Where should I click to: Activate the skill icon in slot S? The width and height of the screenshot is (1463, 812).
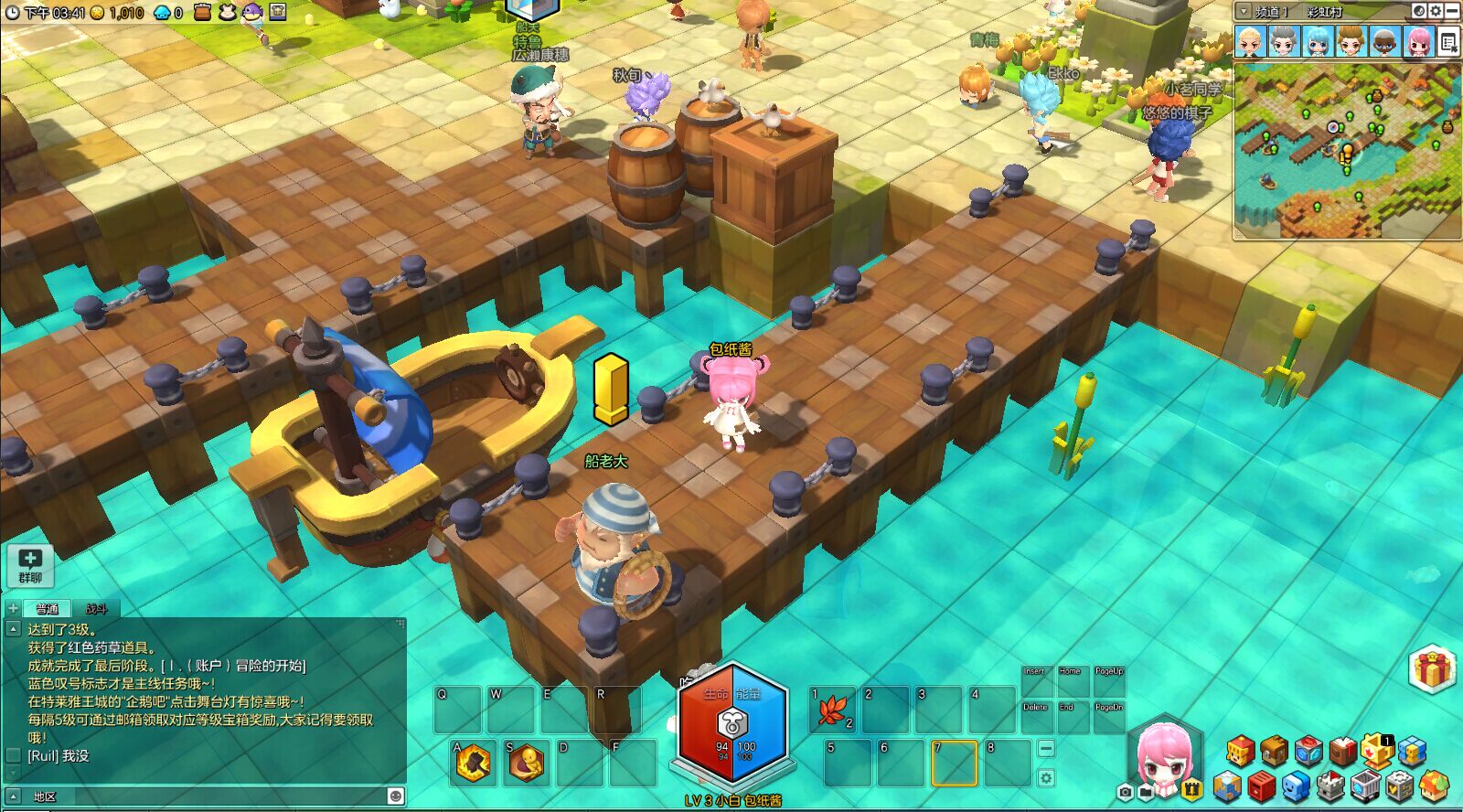[x=527, y=762]
